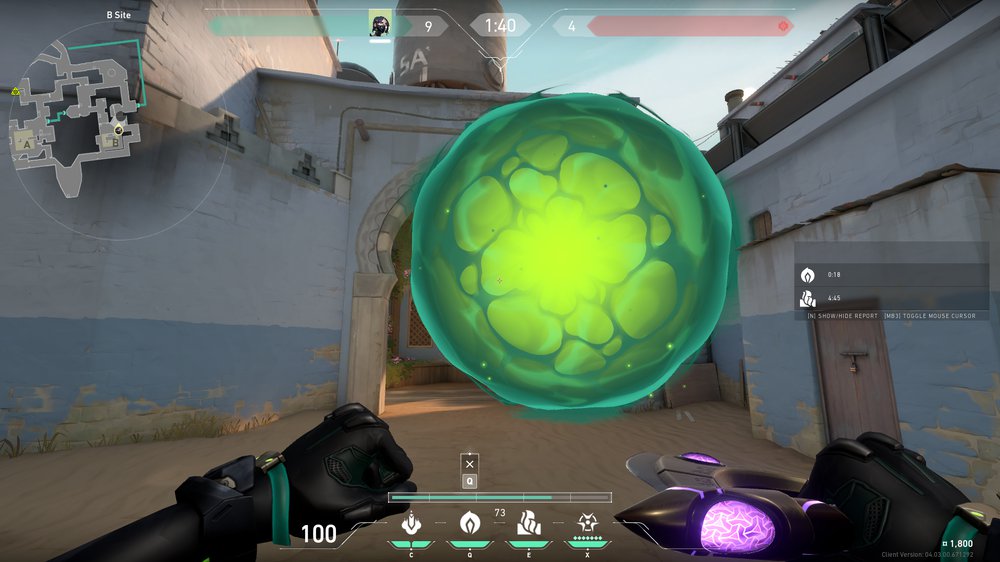The image size is (1000, 562).
Task: Click the yellow triangle marker on minimap edge
Action: 16,92
